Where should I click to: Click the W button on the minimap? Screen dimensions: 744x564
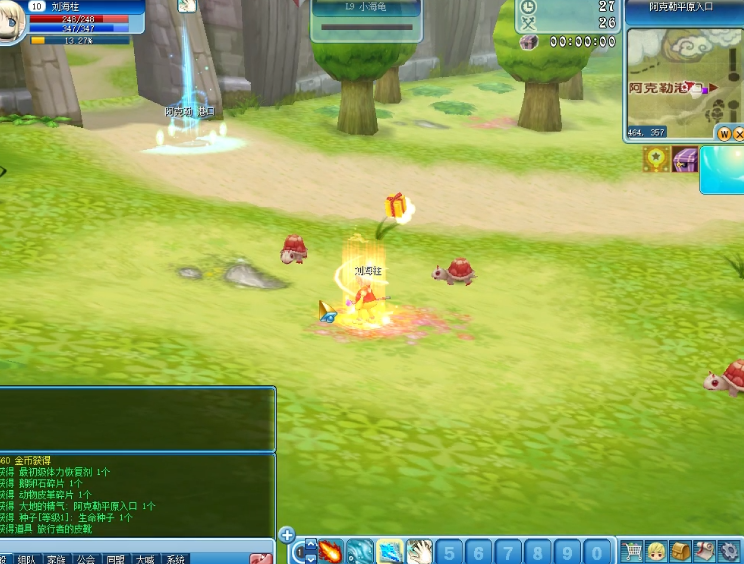(x=723, y=133)
